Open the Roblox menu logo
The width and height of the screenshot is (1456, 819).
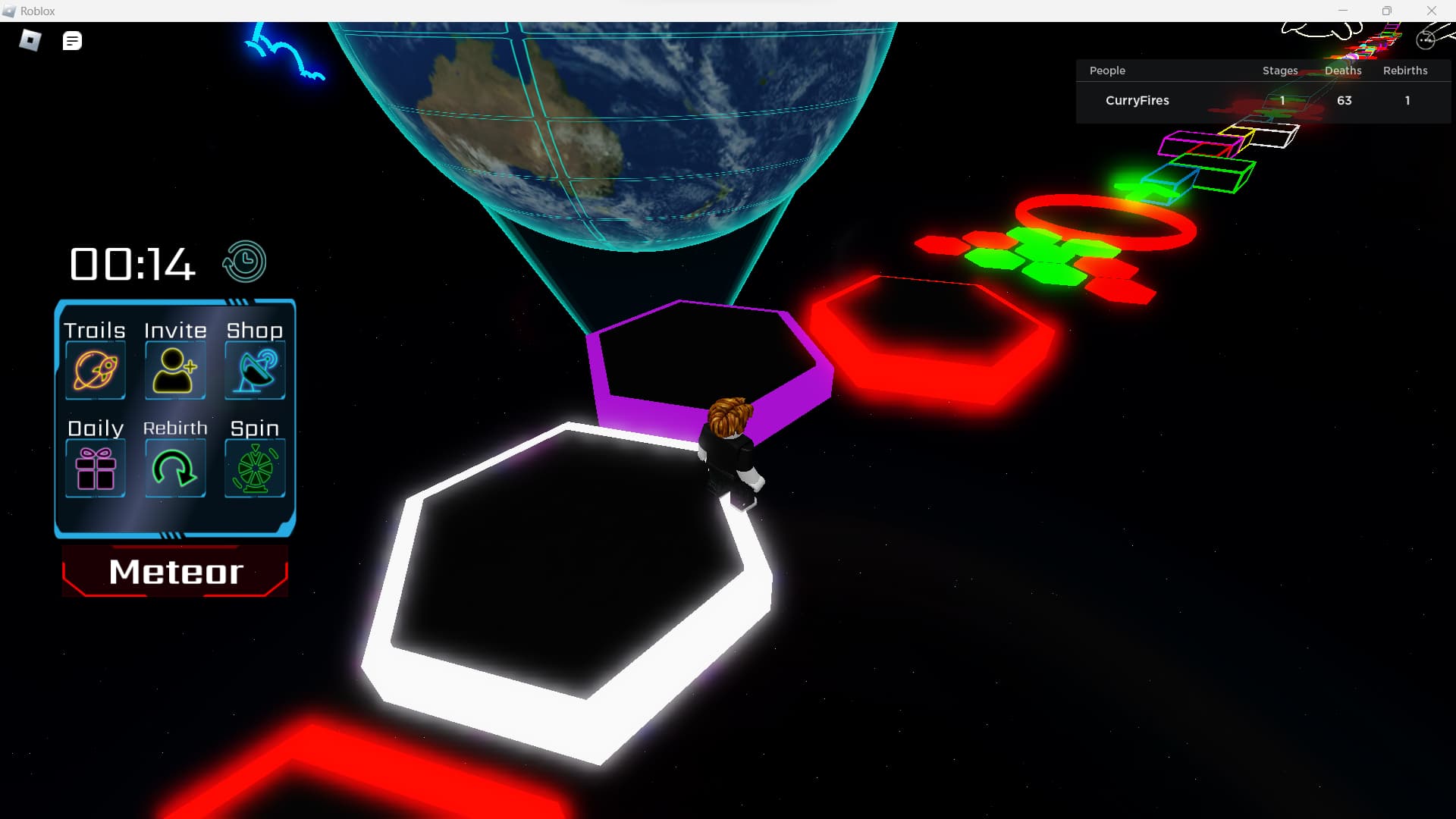pos(28,40)
